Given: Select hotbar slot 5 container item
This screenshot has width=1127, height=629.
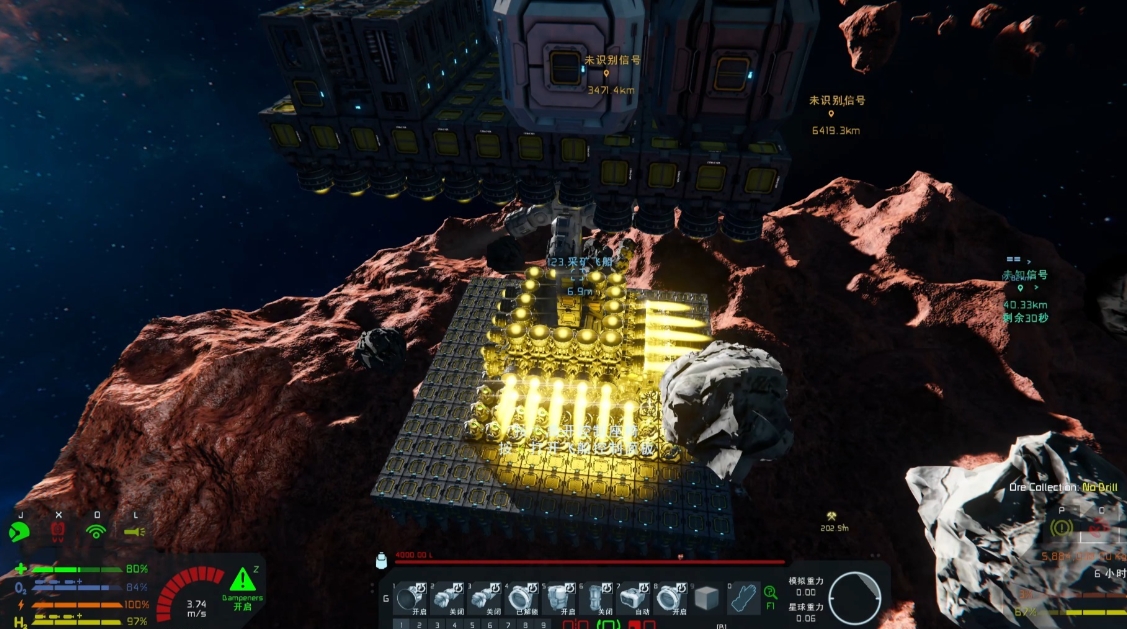Looking at the screenshot, I should click(559, 598).
